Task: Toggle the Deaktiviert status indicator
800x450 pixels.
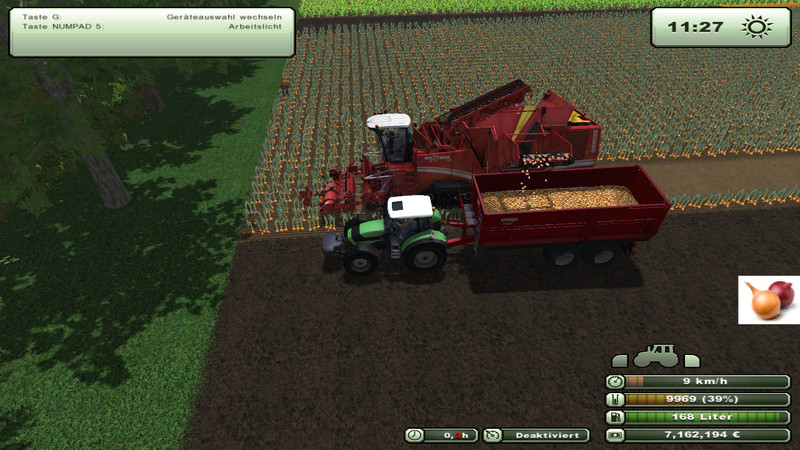Action: coord(536,435)
